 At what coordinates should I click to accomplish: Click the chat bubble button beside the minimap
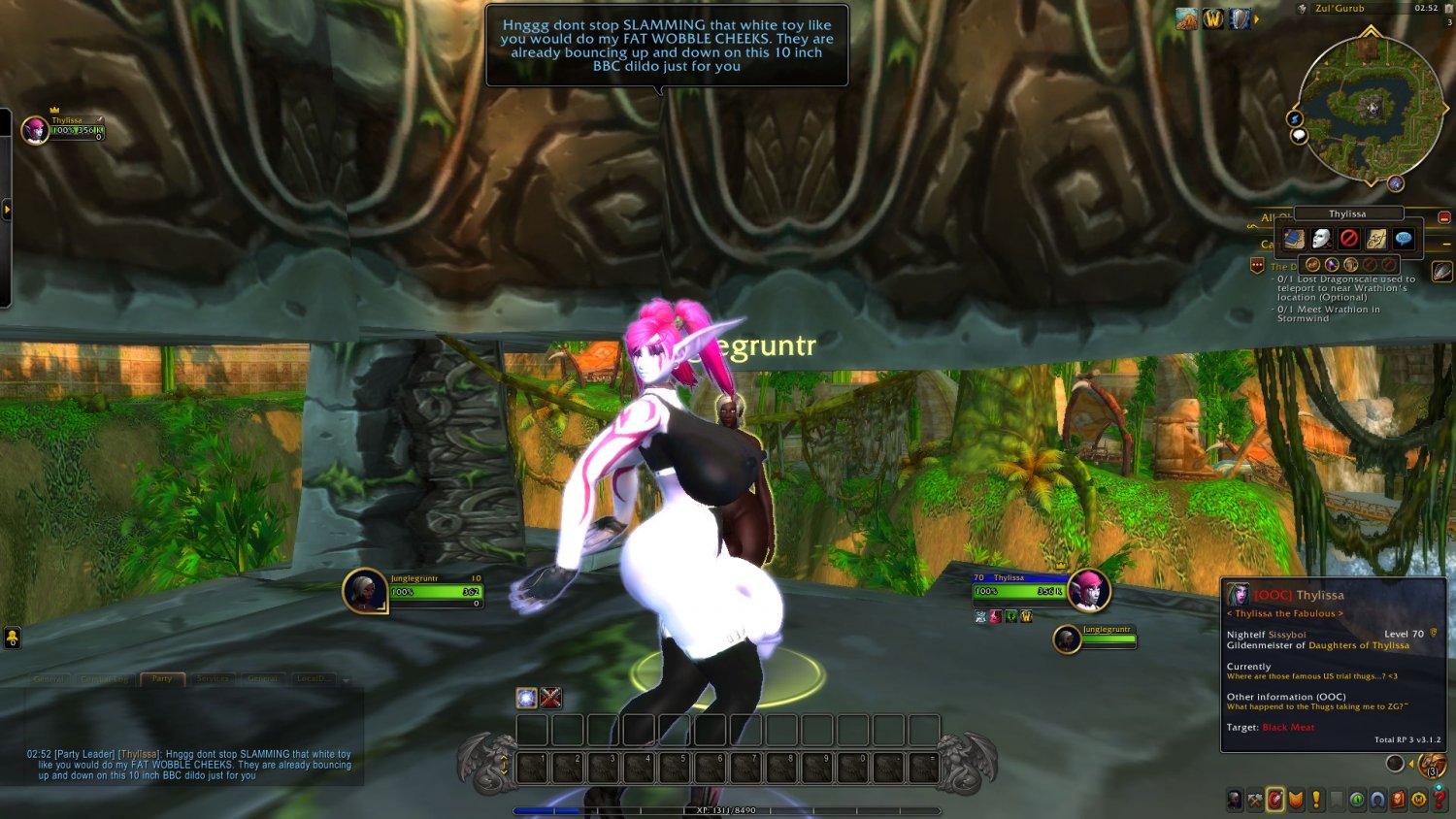point(1299,136)
